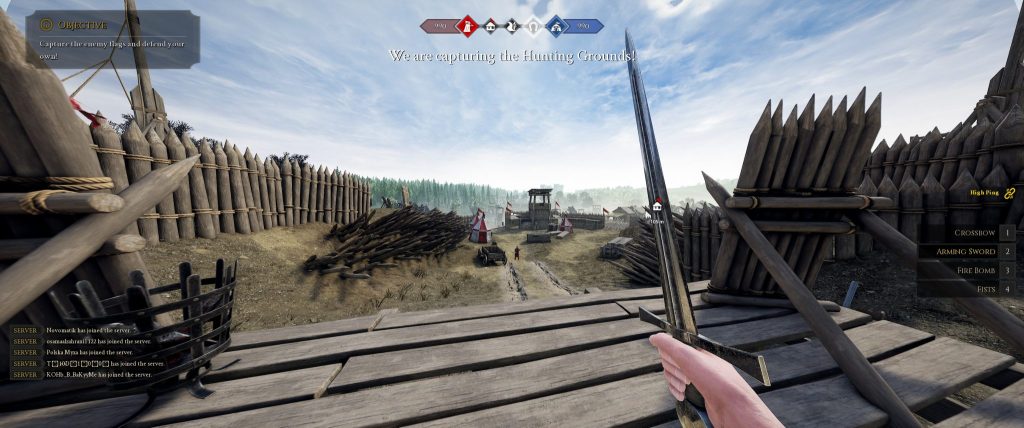Open the Objective tracker panel
This screenshot has width=1024, height=428.
coord(112,38)
